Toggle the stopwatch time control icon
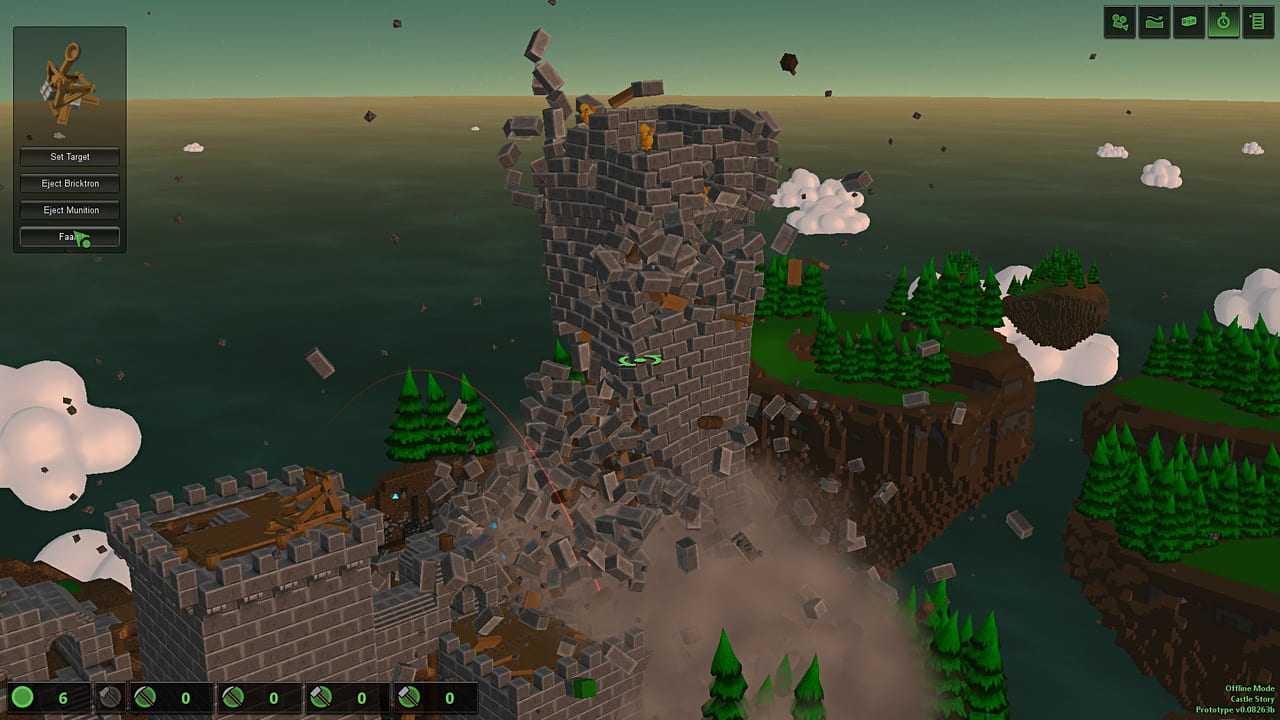The height and width of the screenshot is (720, 1280). click(x=1222, y=22)
